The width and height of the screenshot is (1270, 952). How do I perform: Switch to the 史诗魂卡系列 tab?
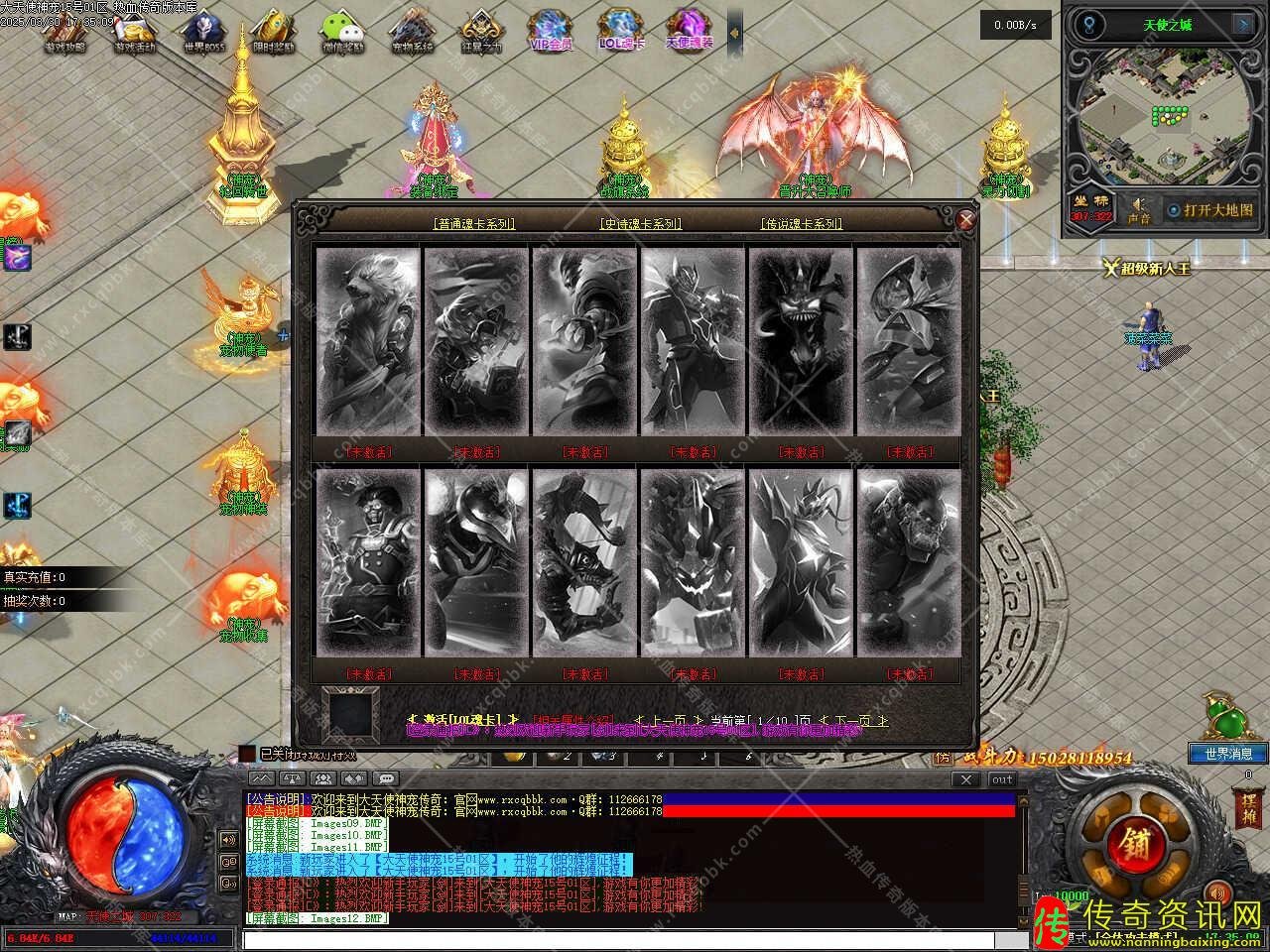[641, 224]
